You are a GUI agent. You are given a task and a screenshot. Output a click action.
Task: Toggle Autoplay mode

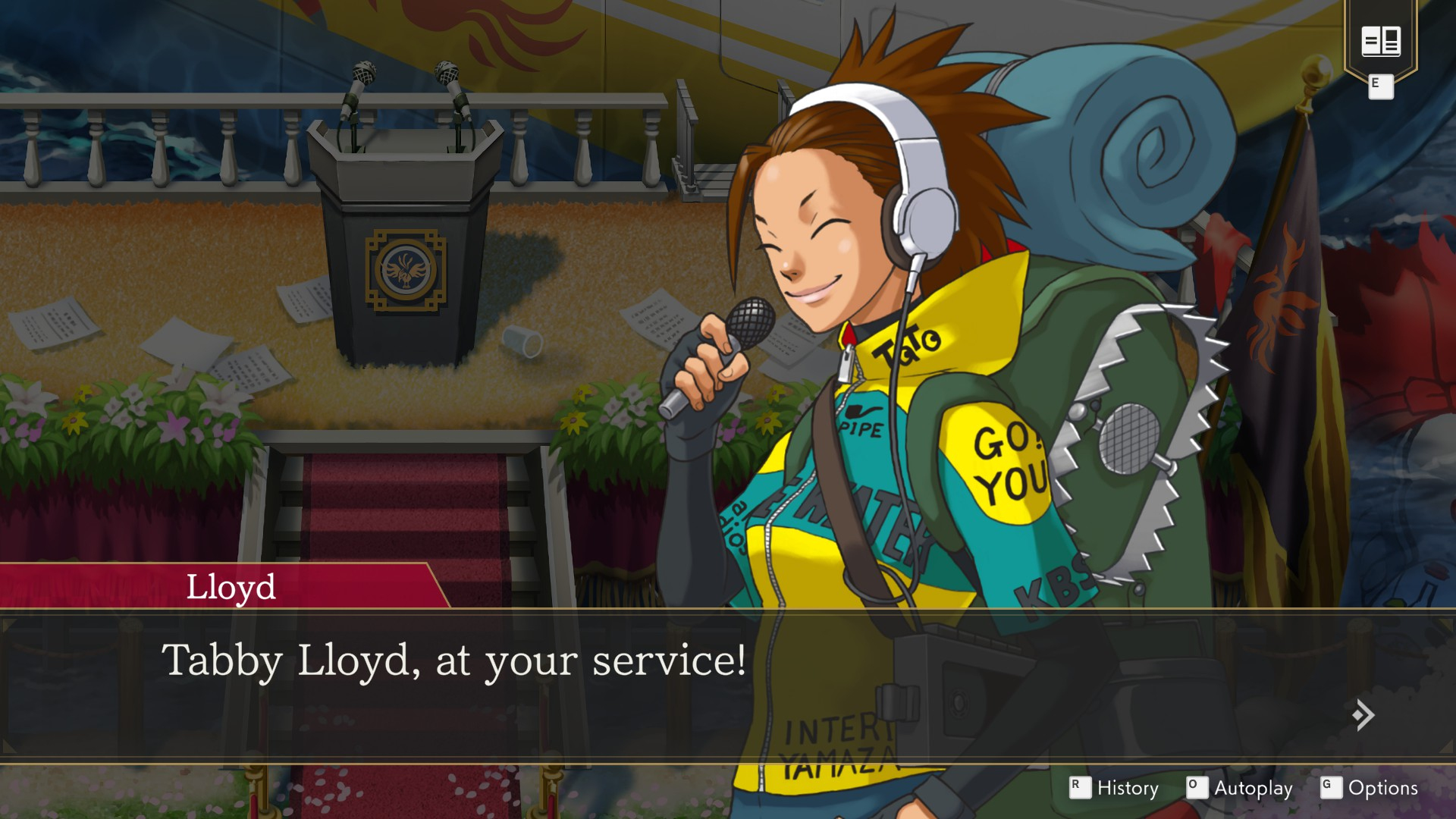point(1253,788)
